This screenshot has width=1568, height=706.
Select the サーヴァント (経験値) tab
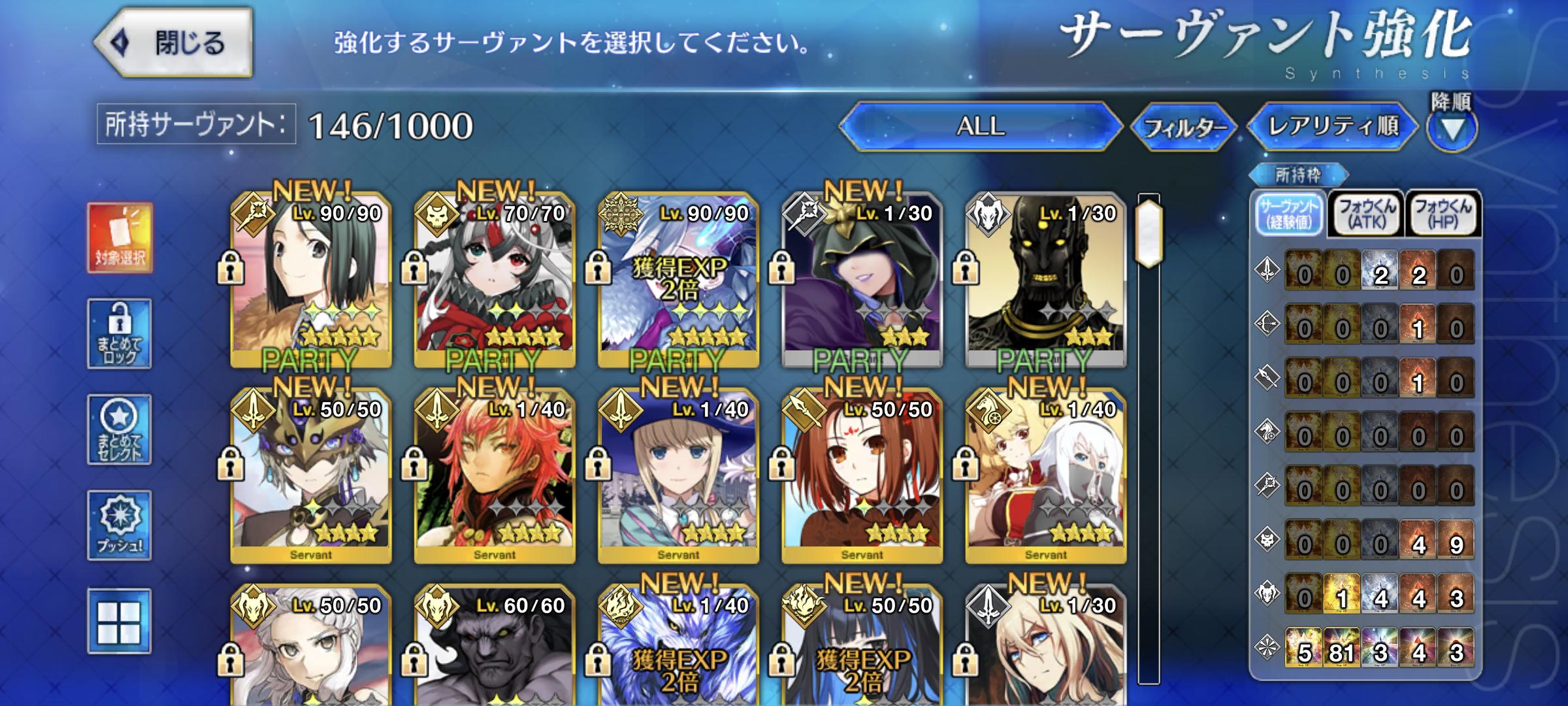click(x=1290, y=214)
